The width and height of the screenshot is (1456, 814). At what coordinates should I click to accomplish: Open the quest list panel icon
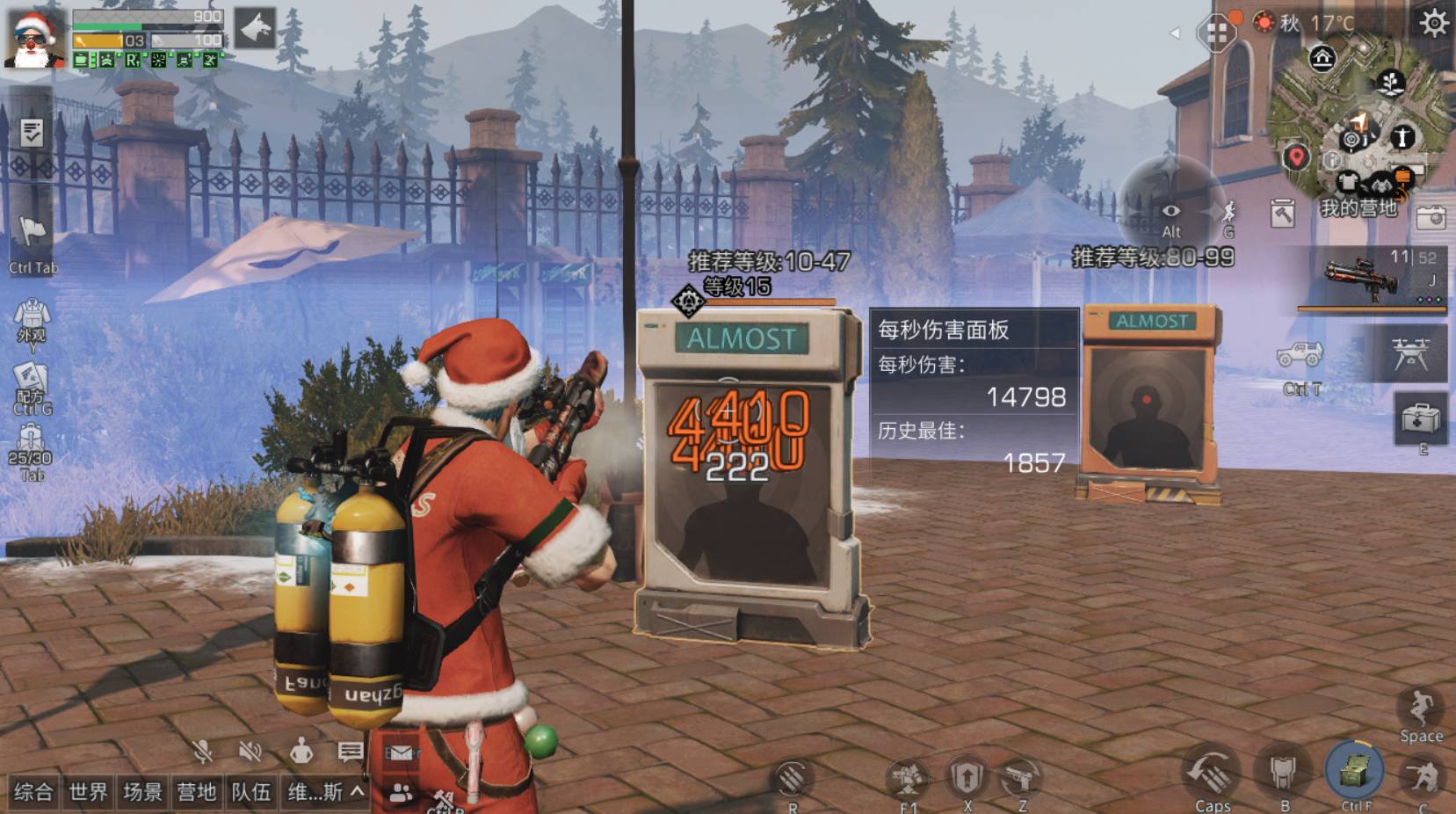coord(32,134)
